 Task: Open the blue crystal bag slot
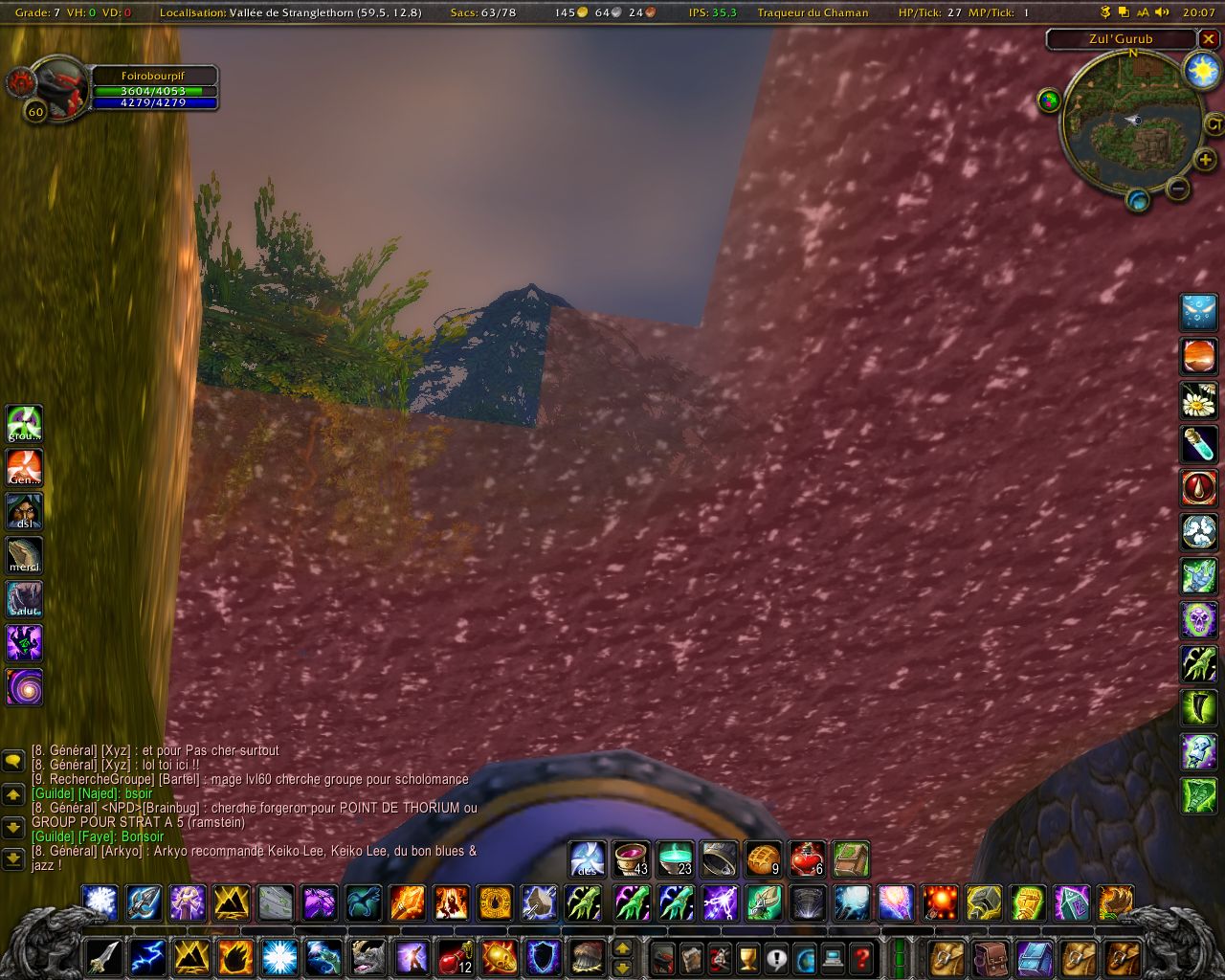pos(1035,957)
